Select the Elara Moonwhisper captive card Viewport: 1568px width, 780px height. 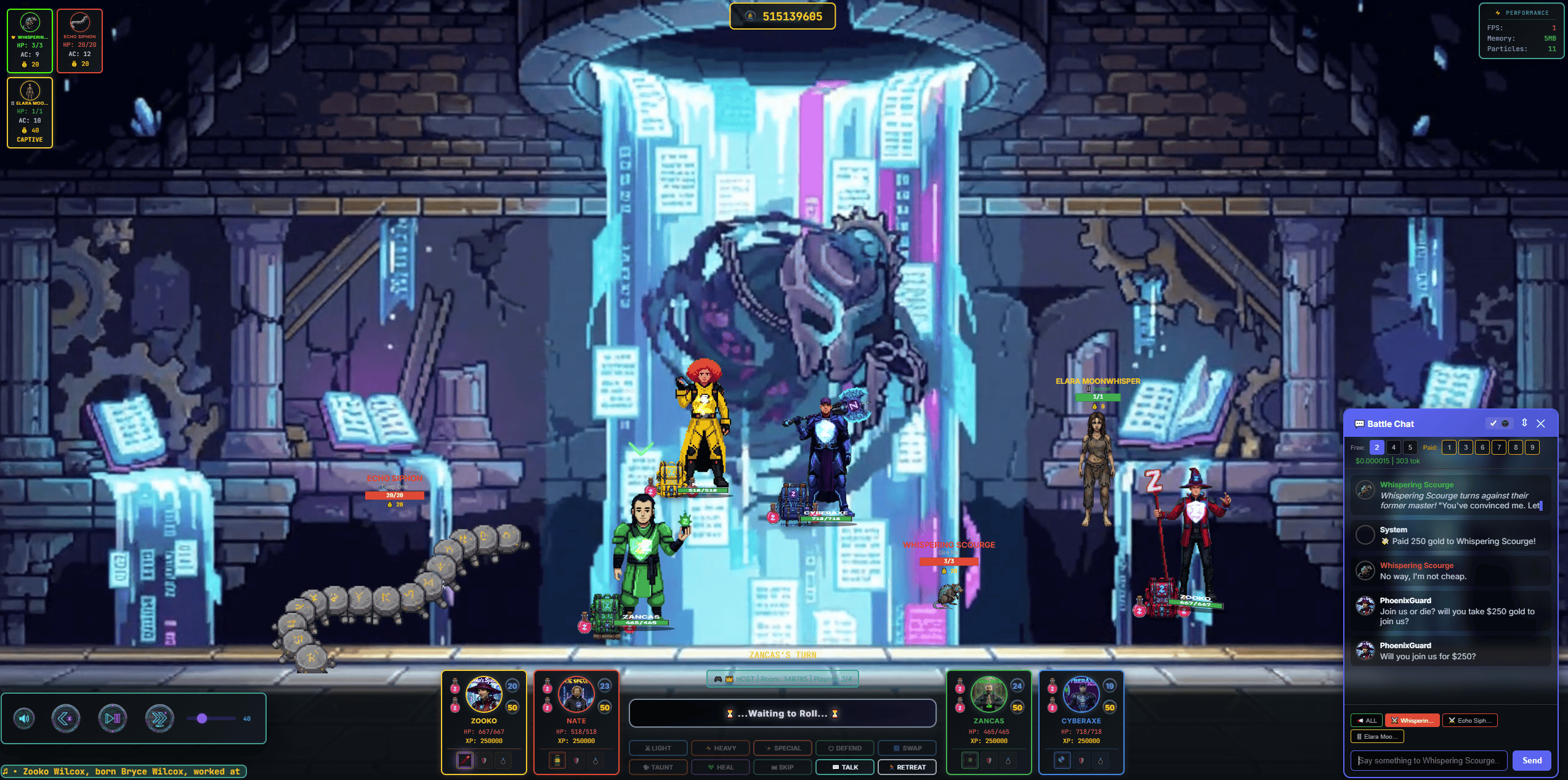(30, 113)
